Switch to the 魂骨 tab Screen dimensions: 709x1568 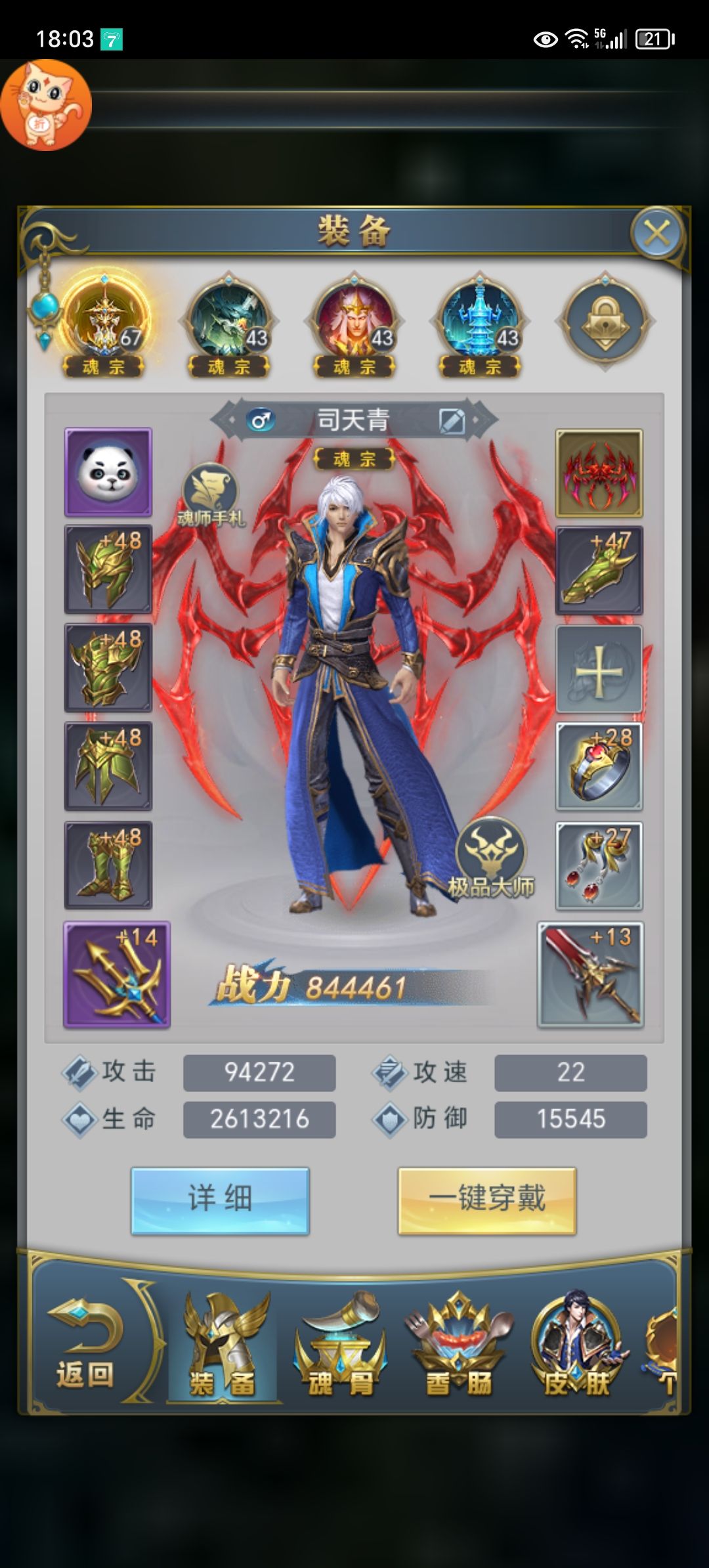[340, 1347]
